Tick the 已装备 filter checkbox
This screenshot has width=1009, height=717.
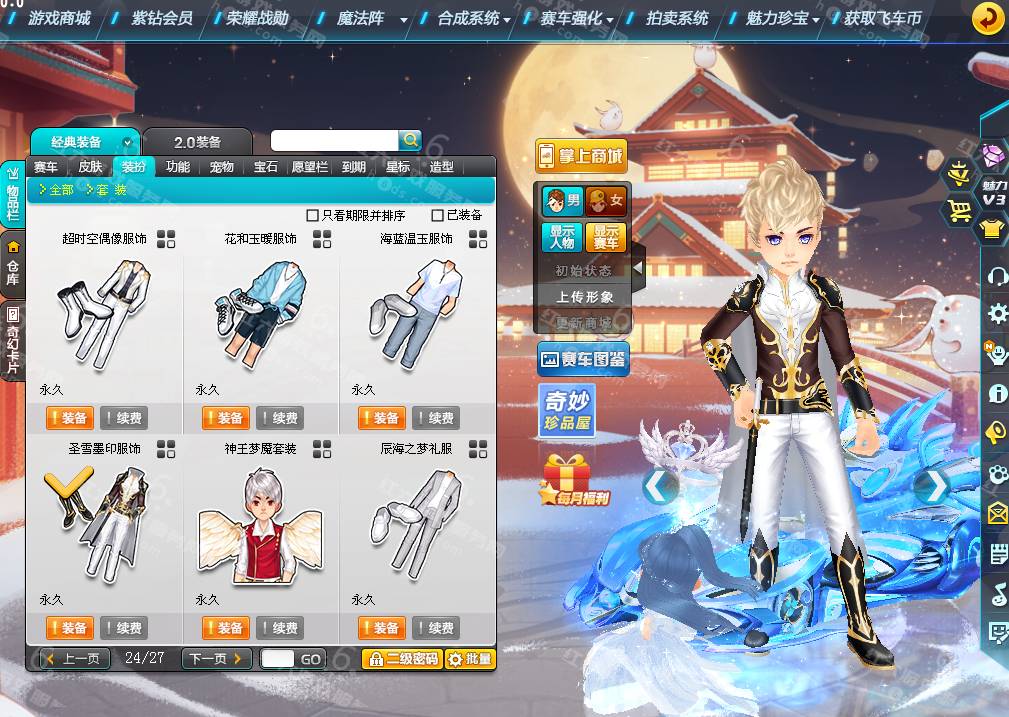(x=437, y=215)
